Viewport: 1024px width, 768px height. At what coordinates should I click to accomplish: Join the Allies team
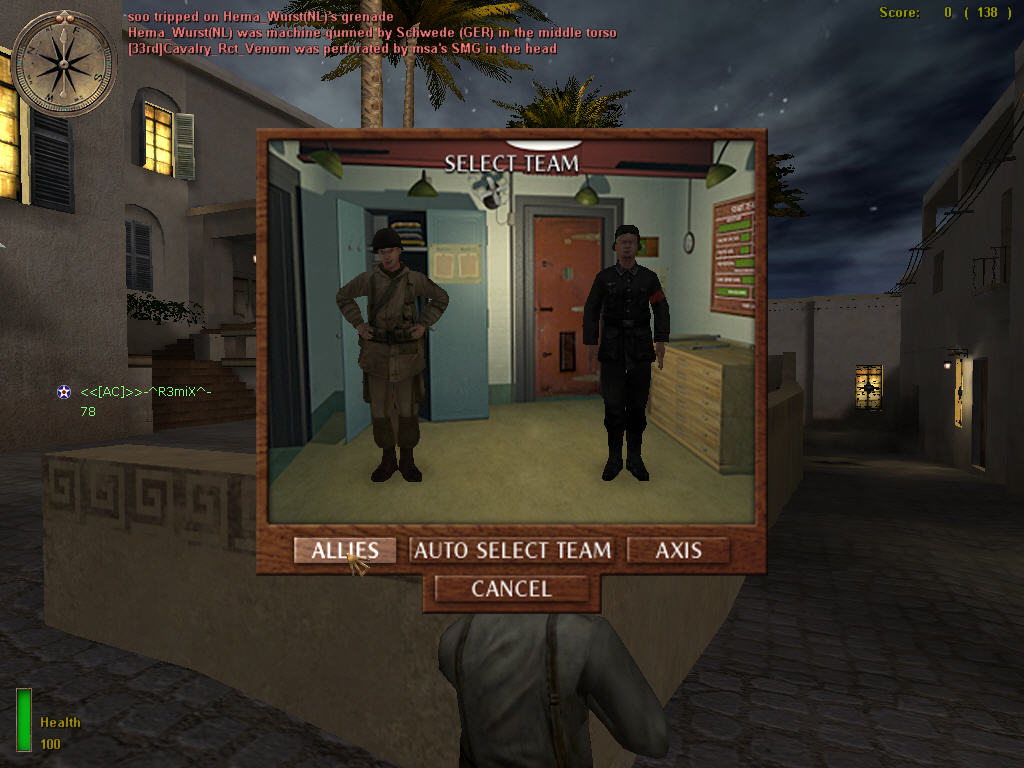[345, 550]
